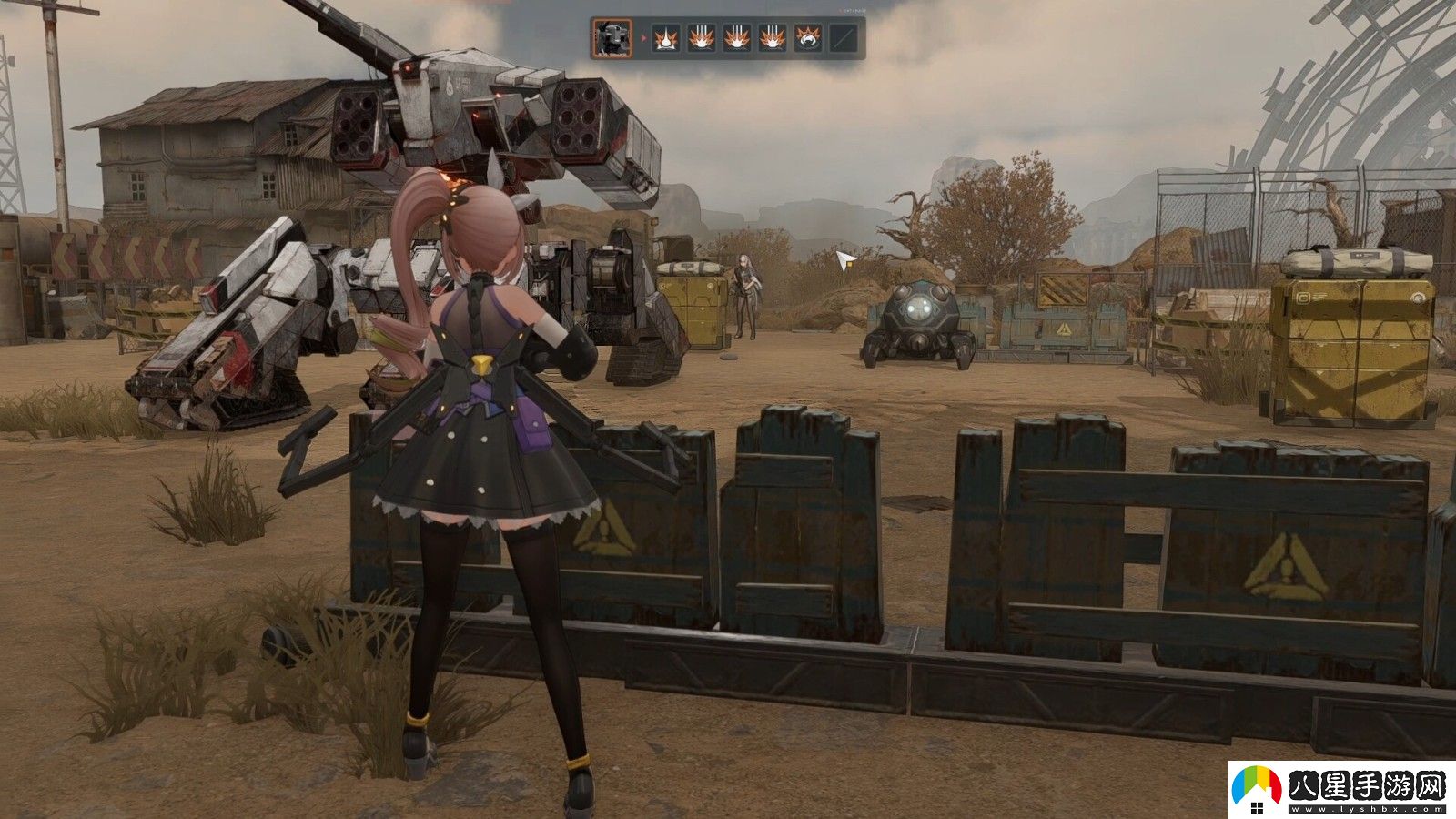1456x819 pixels.
Task: Click the red arrow beside the mech portrait
Action: click(643, 37)
